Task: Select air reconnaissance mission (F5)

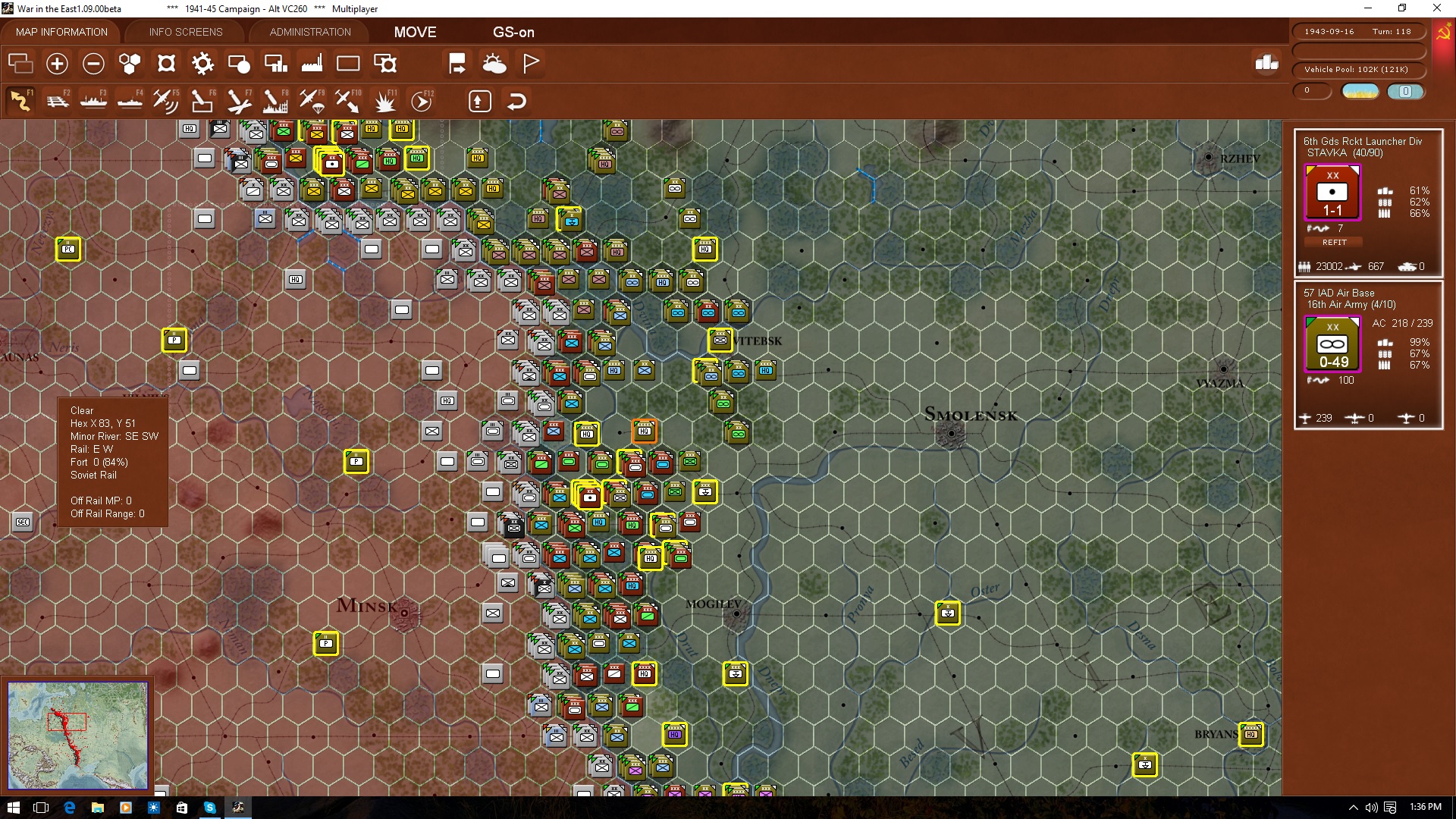Action: click(x=166, y=100)
